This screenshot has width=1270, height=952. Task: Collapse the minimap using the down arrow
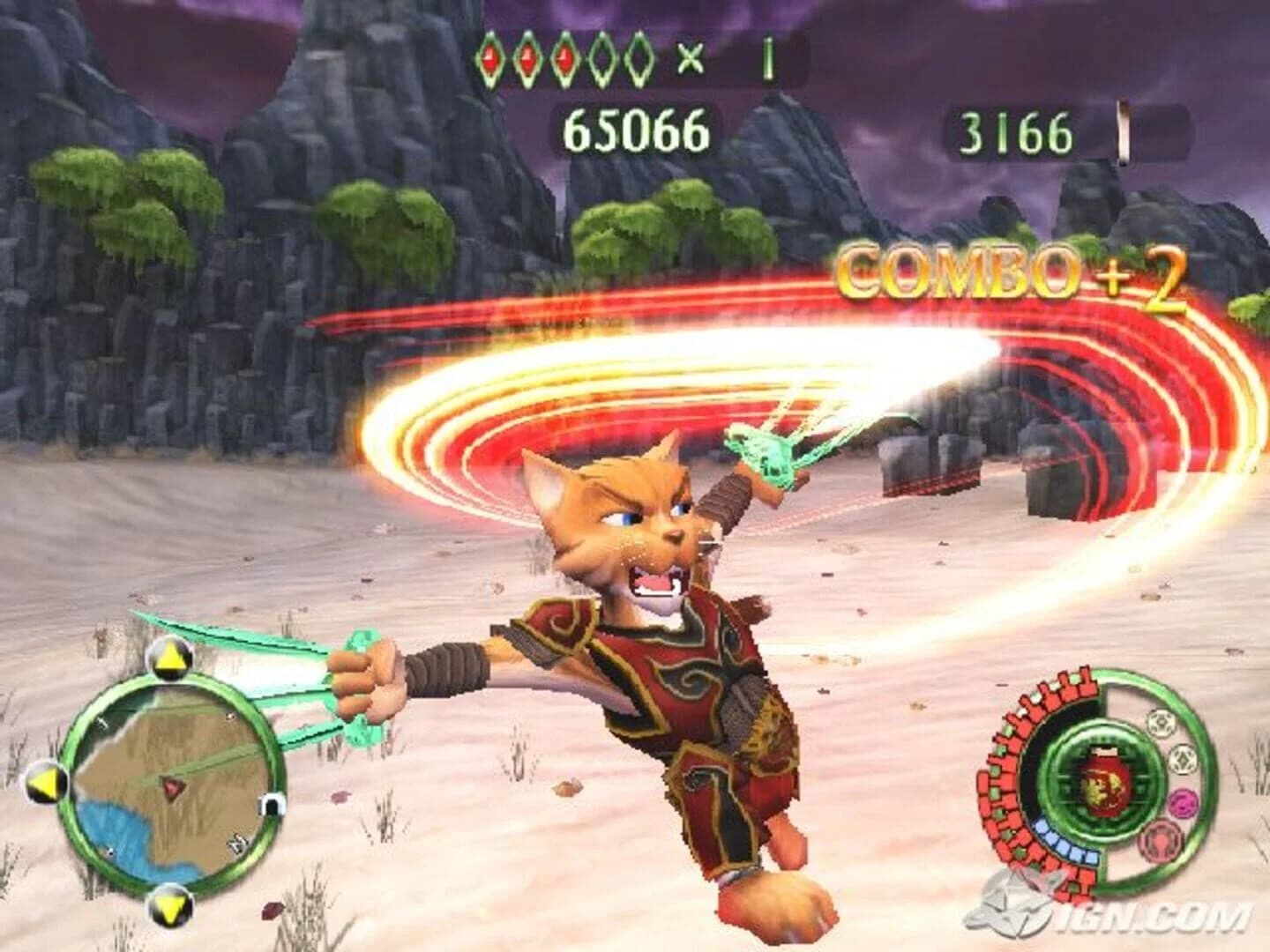[170, 907]
